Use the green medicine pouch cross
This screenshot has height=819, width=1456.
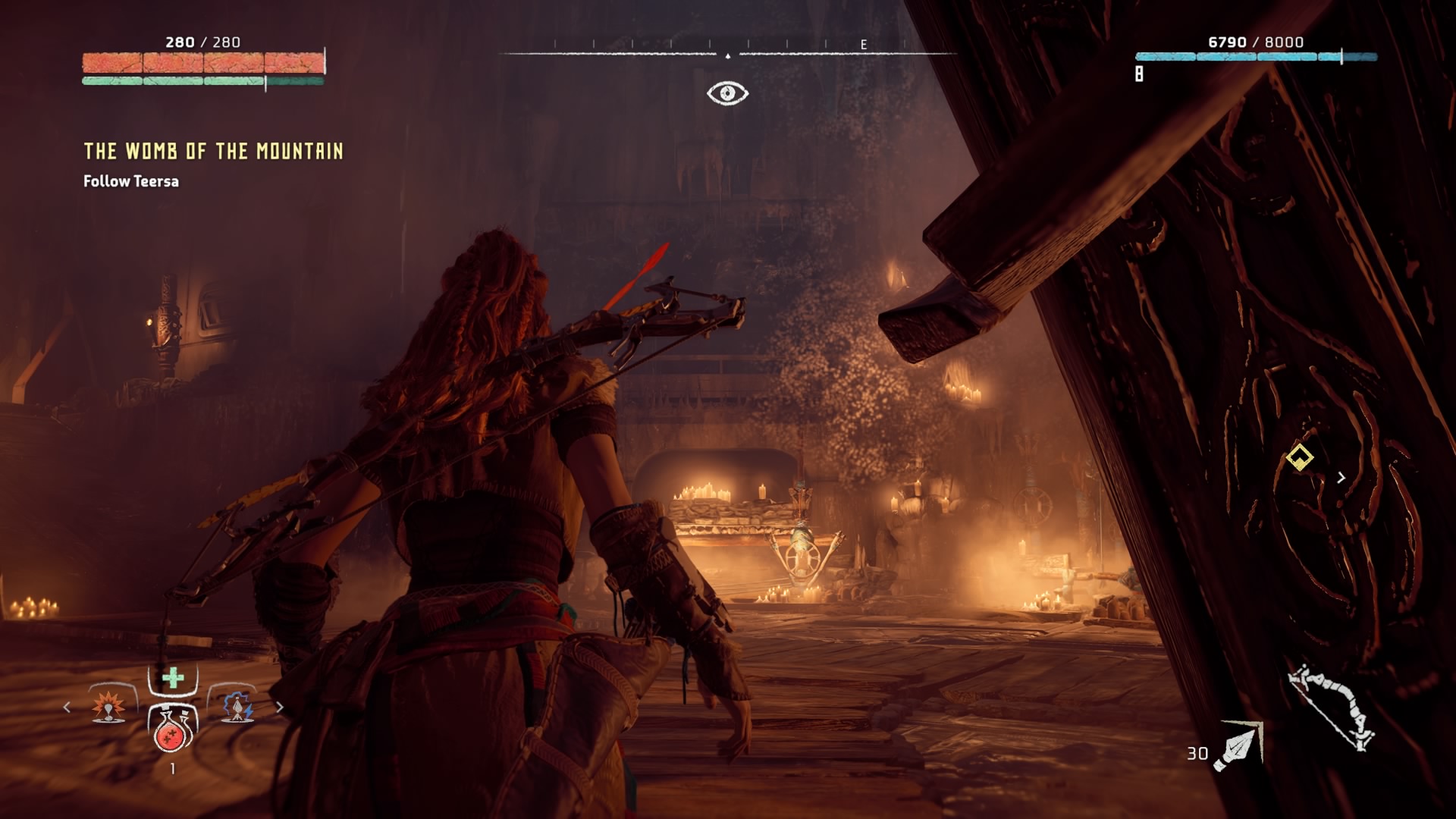[x=173, y=678]
